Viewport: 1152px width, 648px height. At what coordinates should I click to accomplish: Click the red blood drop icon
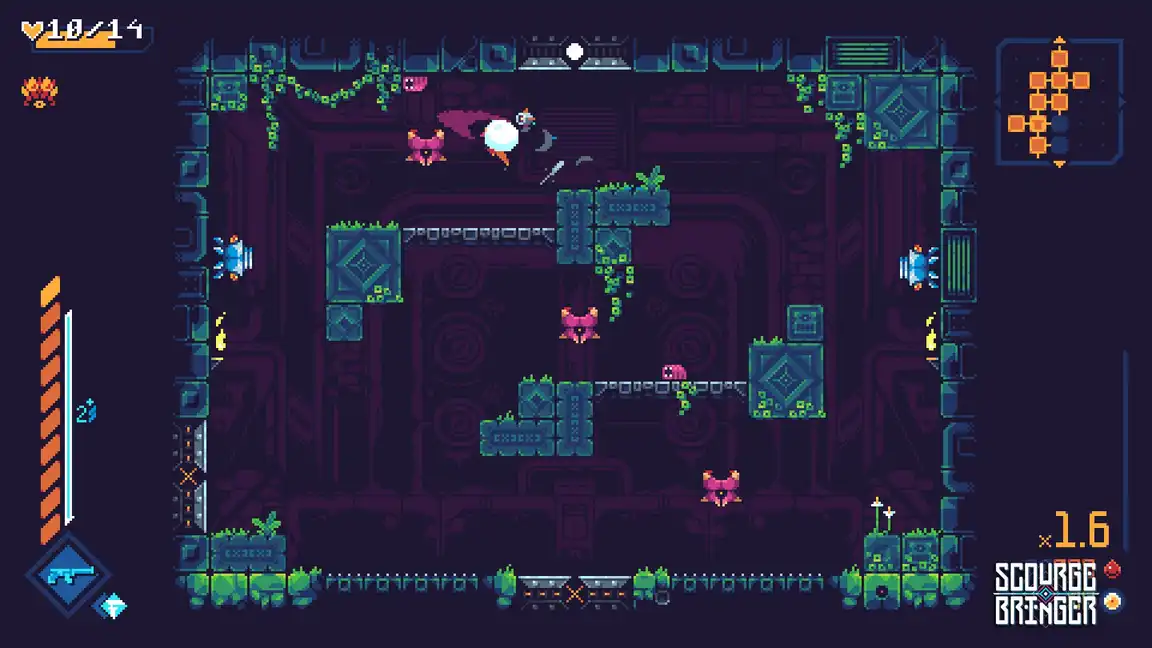[x=1112, y=569]
